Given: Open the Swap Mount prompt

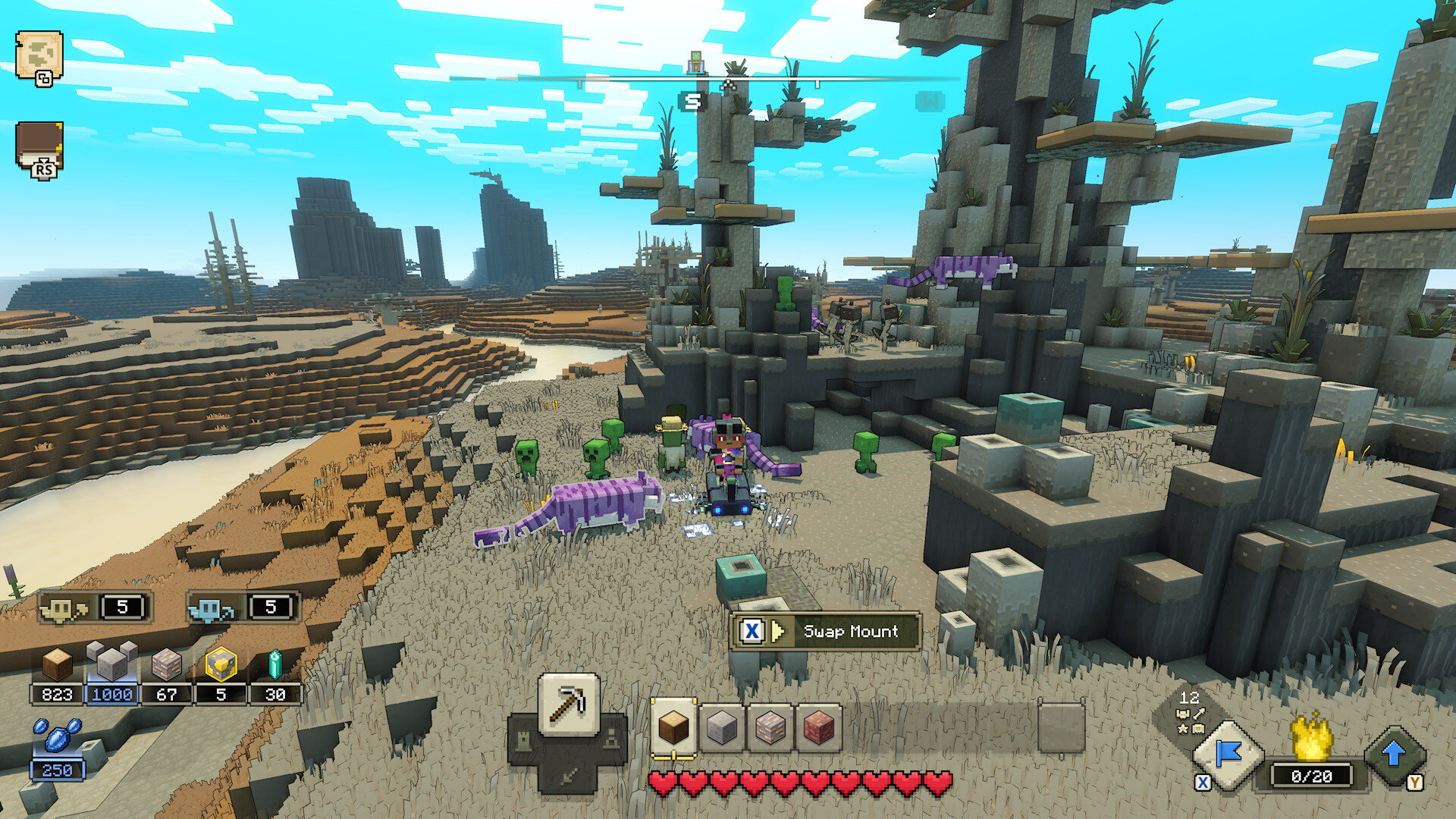Looking at the screenshot, I should pos(823,632).
